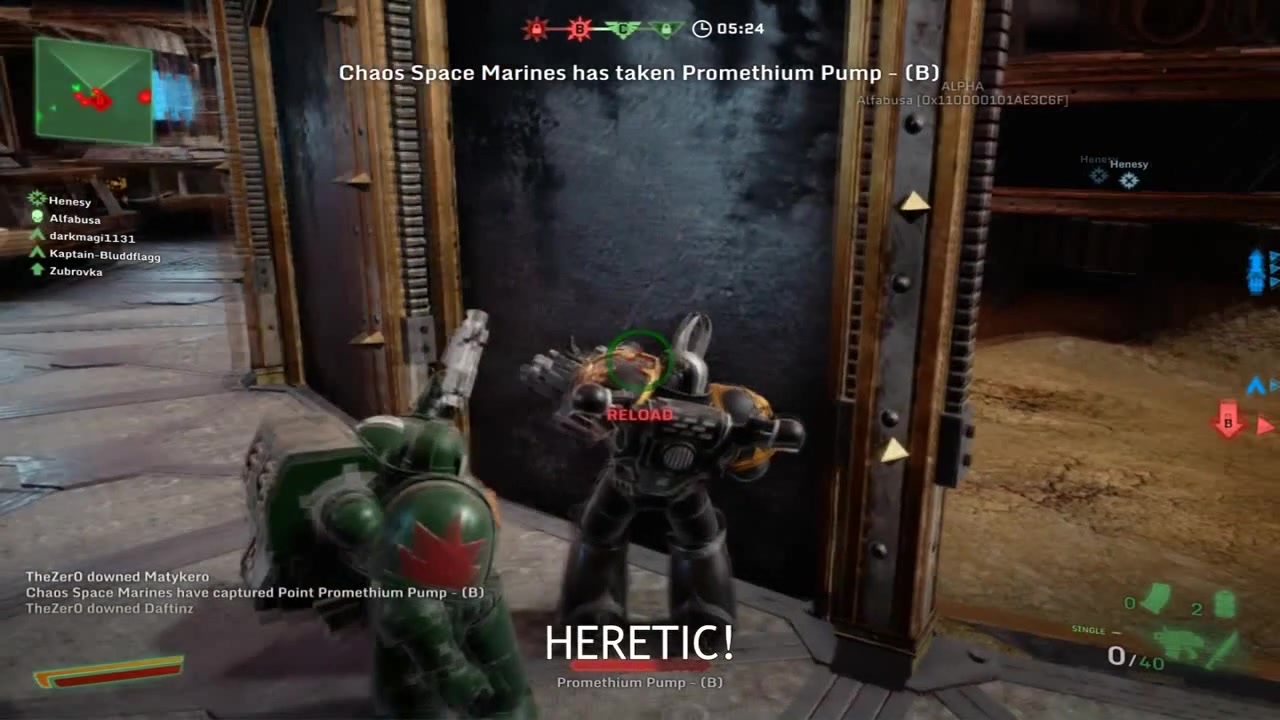Click the Promethium Pump capture message in the feed

[x=255, y=592]
